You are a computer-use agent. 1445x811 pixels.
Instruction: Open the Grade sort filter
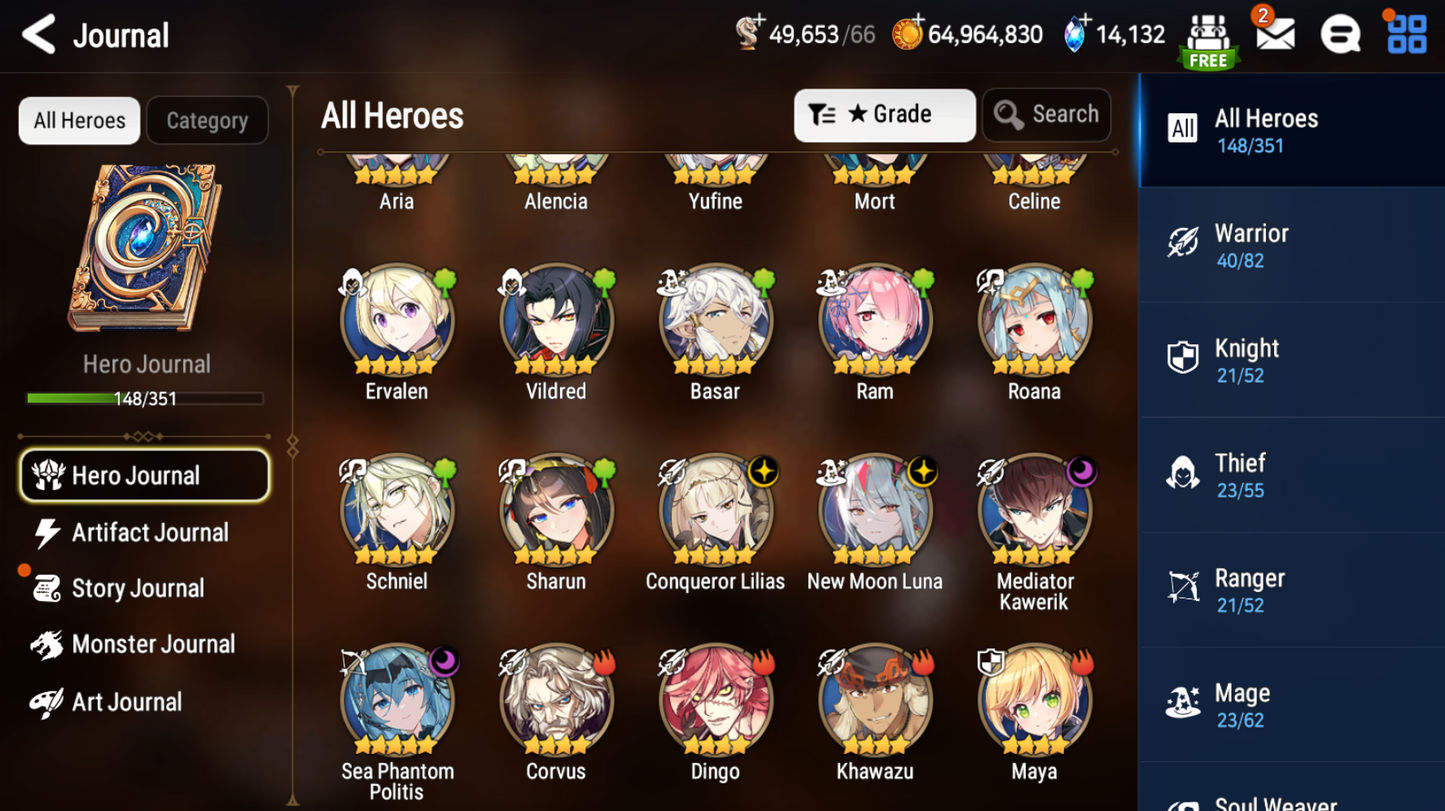884,115
